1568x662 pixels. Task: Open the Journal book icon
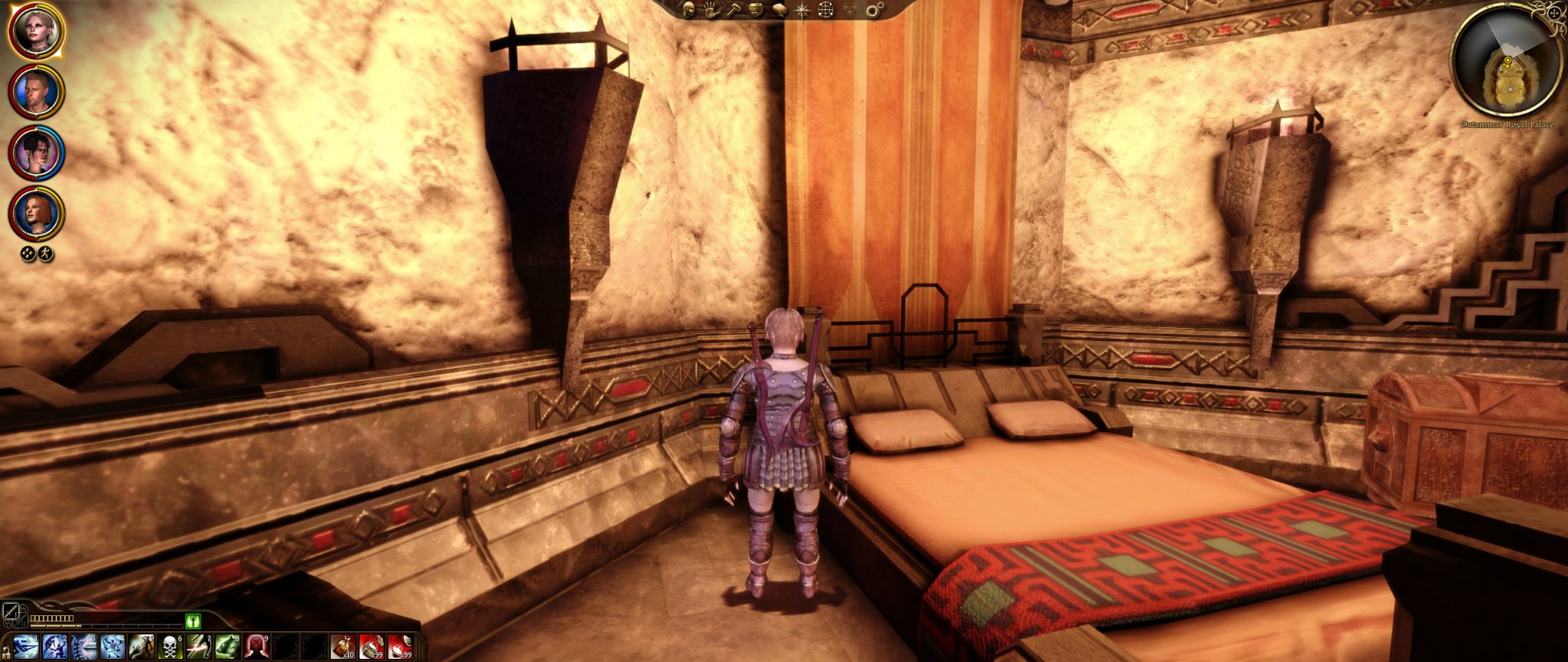coord(779,10)
